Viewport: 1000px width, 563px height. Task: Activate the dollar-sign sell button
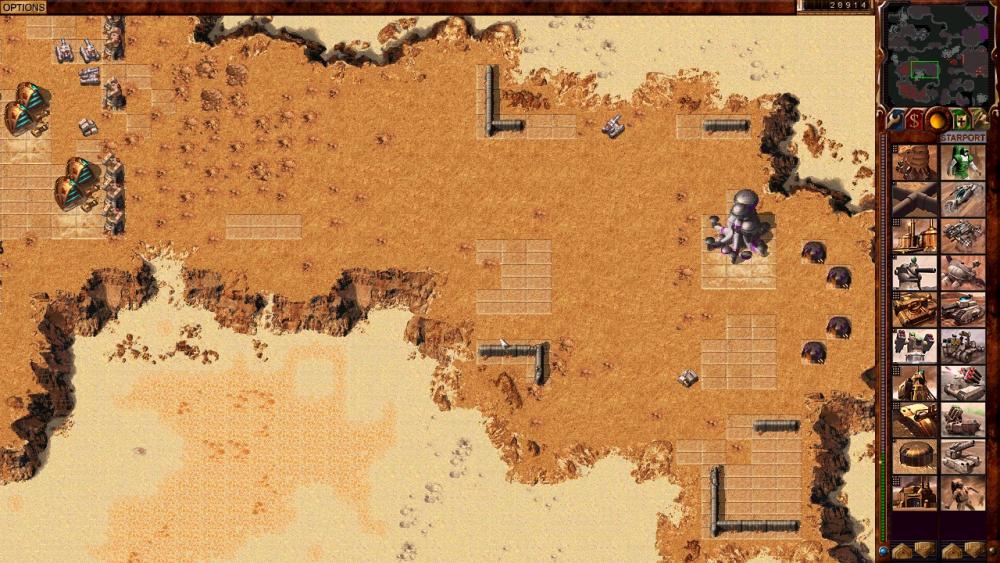(x=914, y=120)
